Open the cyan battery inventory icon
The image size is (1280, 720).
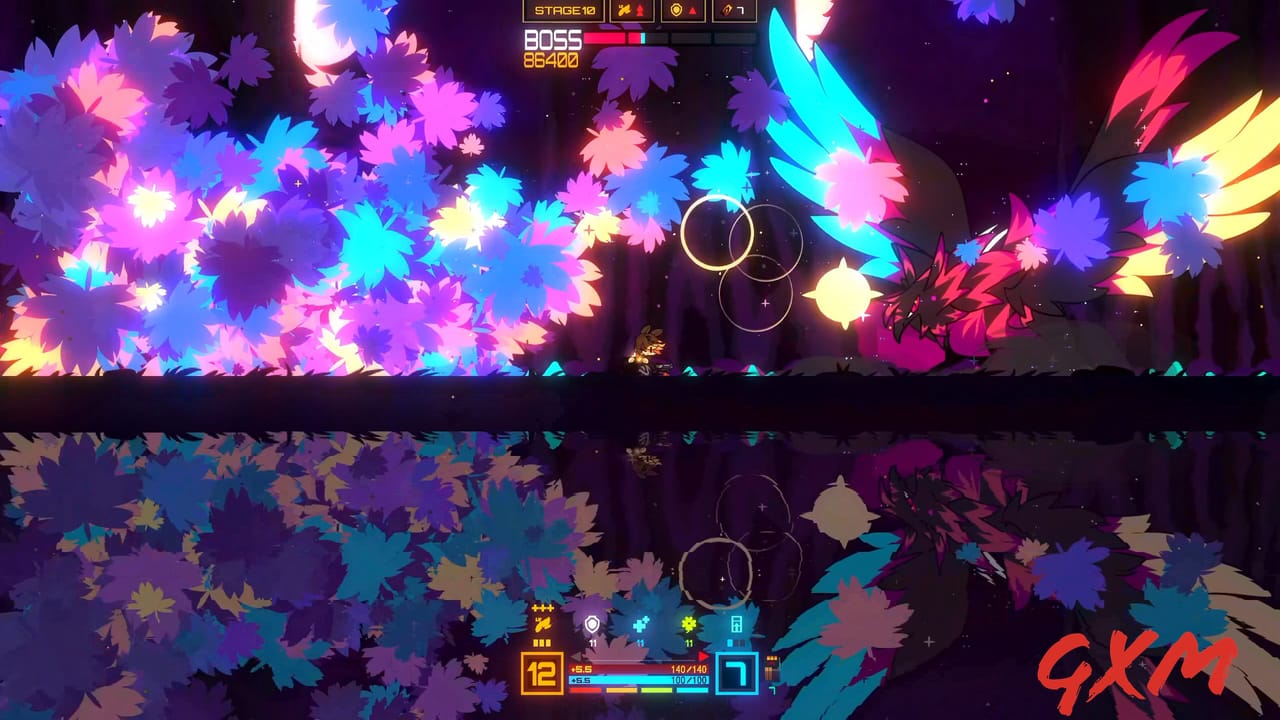click(738, 624)
